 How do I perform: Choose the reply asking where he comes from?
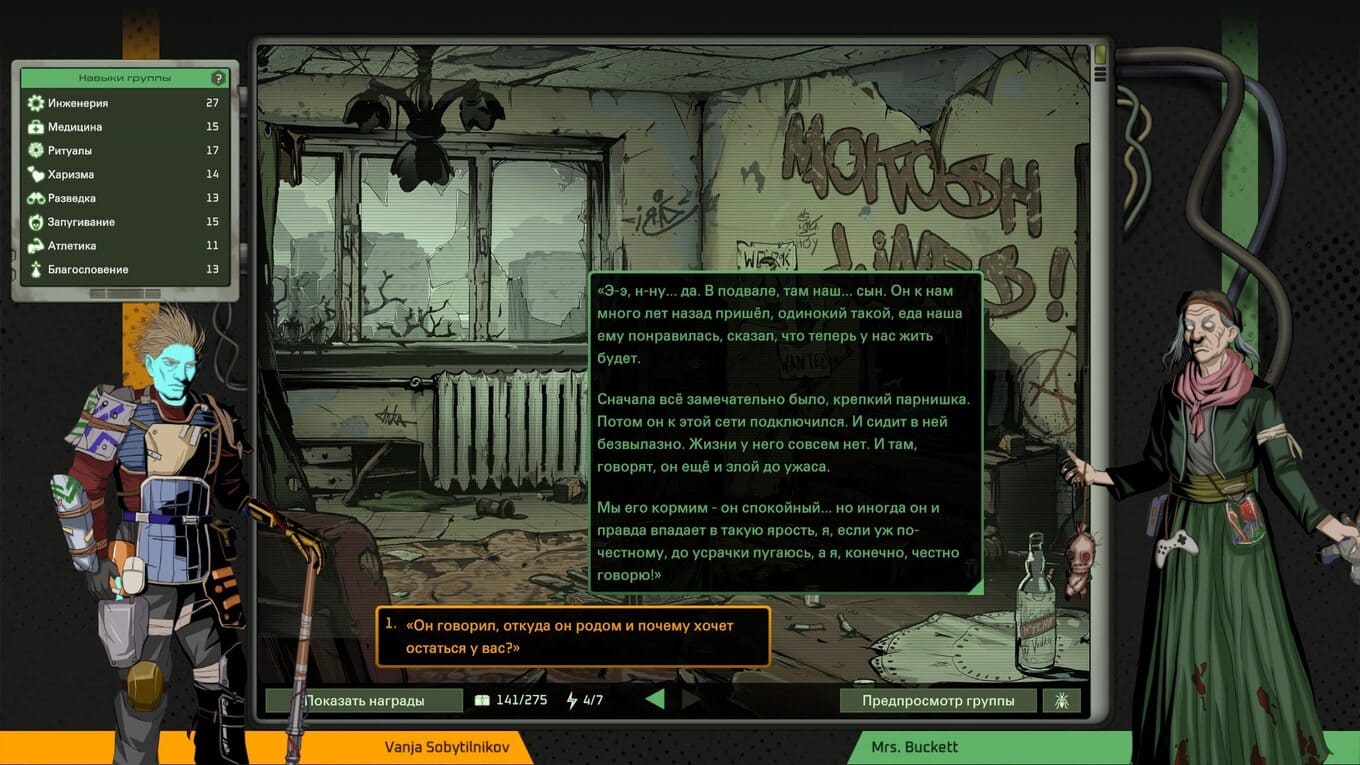pyautogui.click(x=573, y=637)
